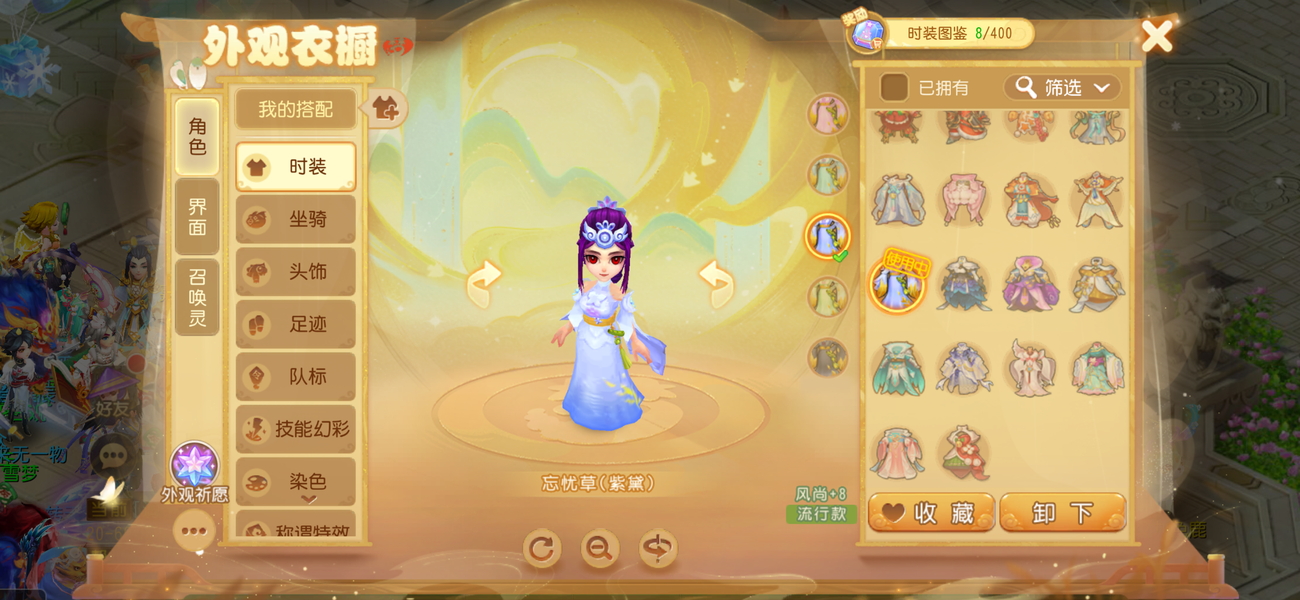The image size is (1300, 600).
Task: Switch to the 坐骑 mount category
Action: pyautogui.click(x=296, y=219)
